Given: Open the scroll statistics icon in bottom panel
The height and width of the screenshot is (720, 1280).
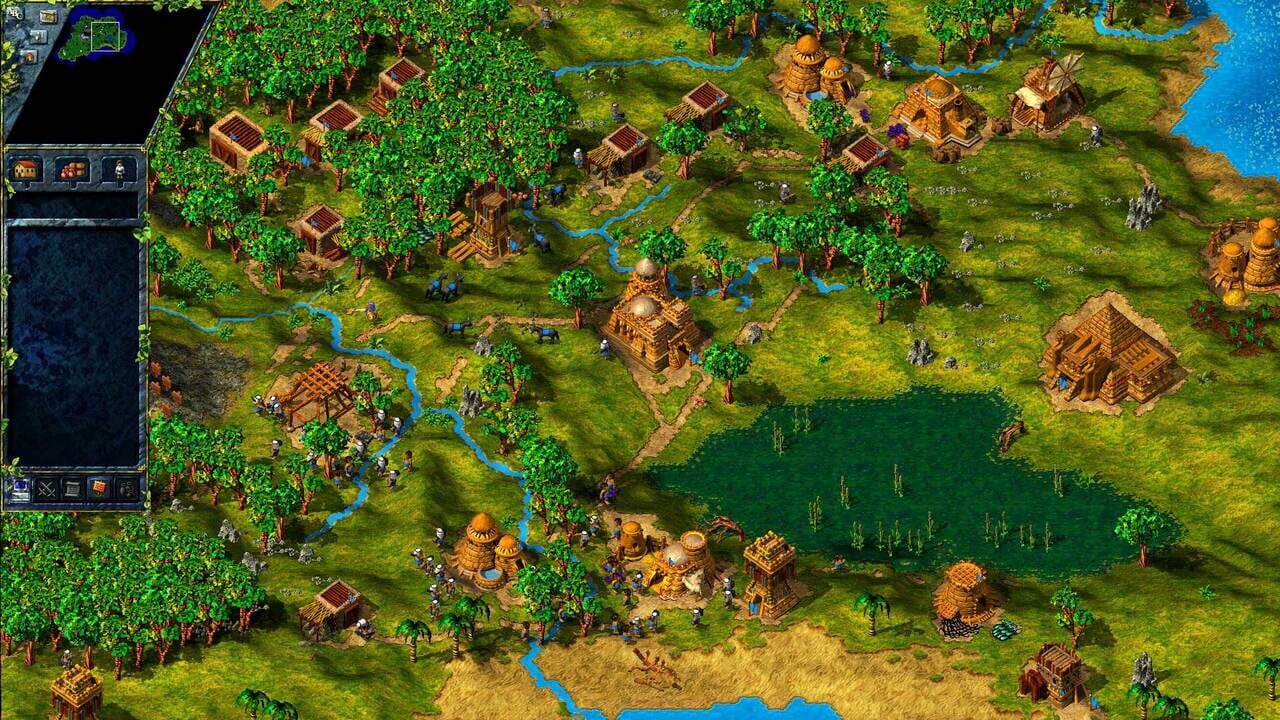Looking at the screenshot, I should pos(72,489).
